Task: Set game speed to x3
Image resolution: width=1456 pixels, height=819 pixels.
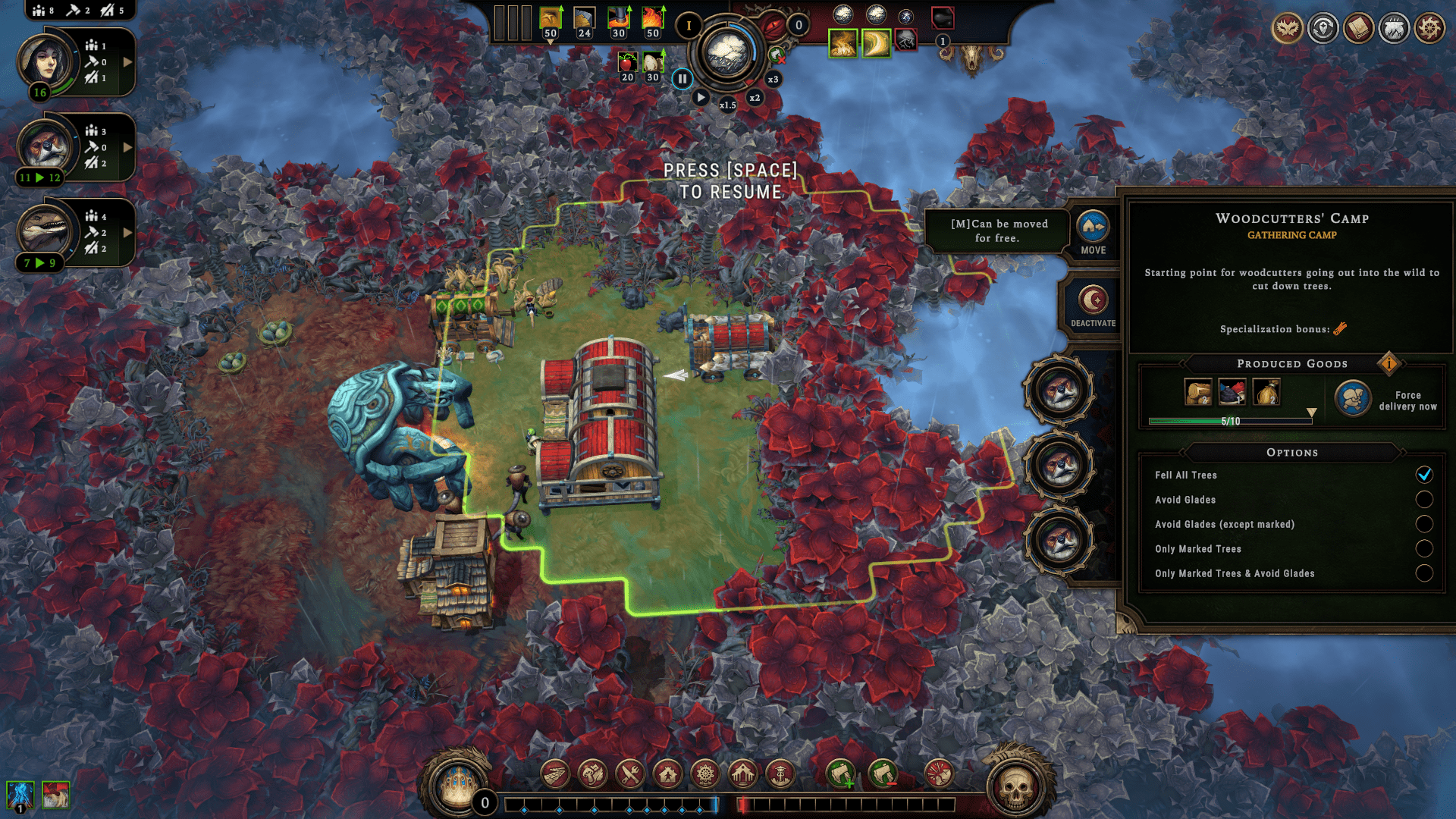Action: pos(773,80)
